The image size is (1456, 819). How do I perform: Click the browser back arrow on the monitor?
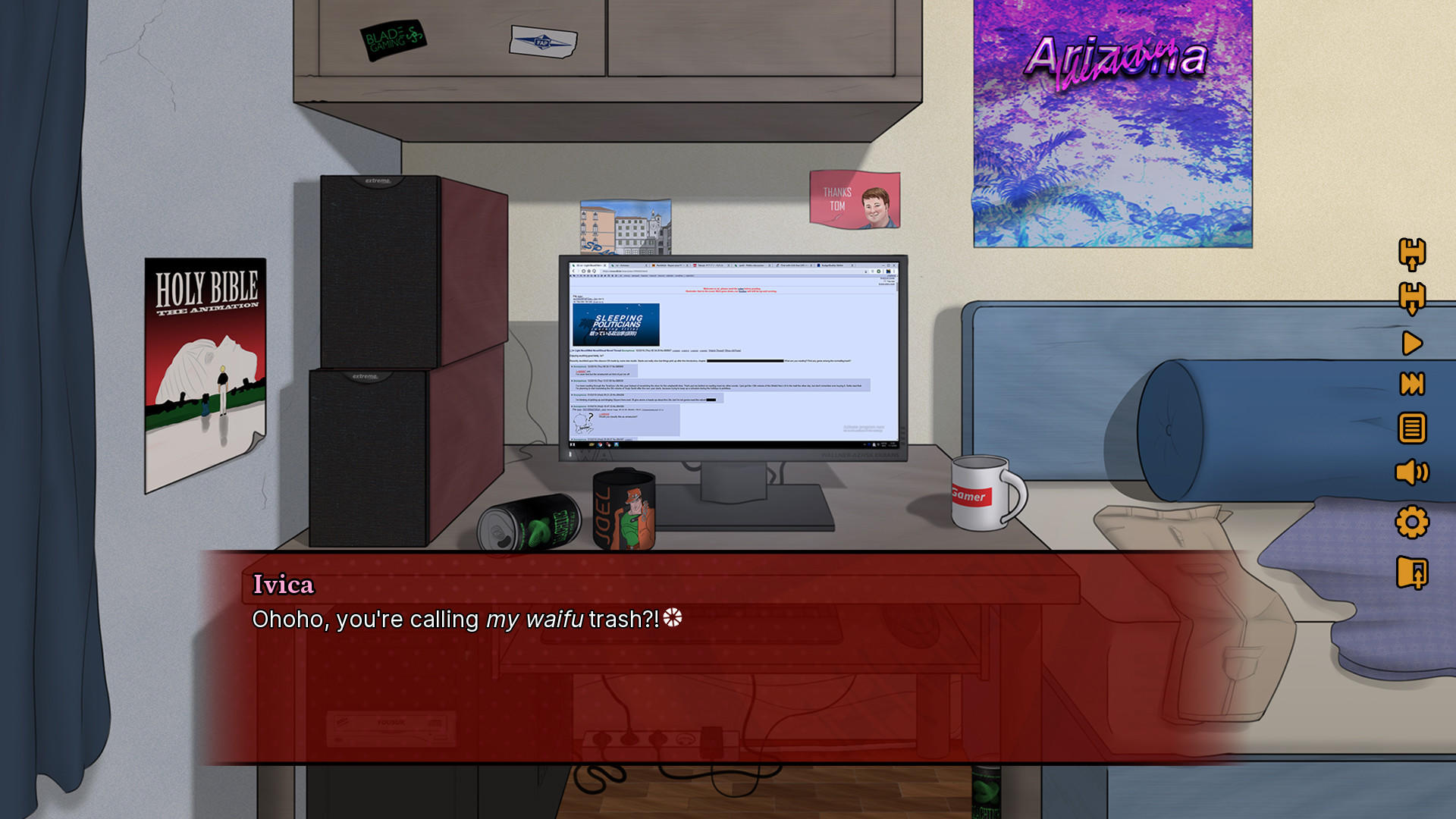[x=573, y=271]
